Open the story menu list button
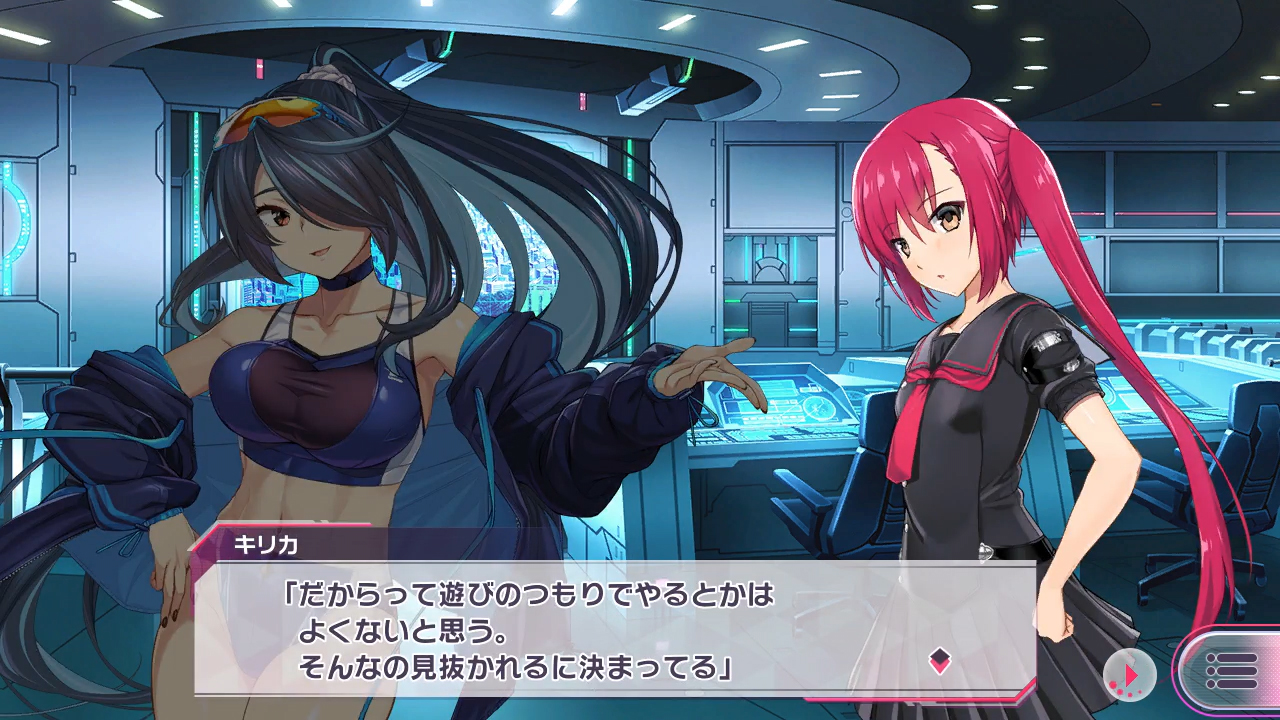This screenshot has width=1280, height=720. [x=1230, y=671]
